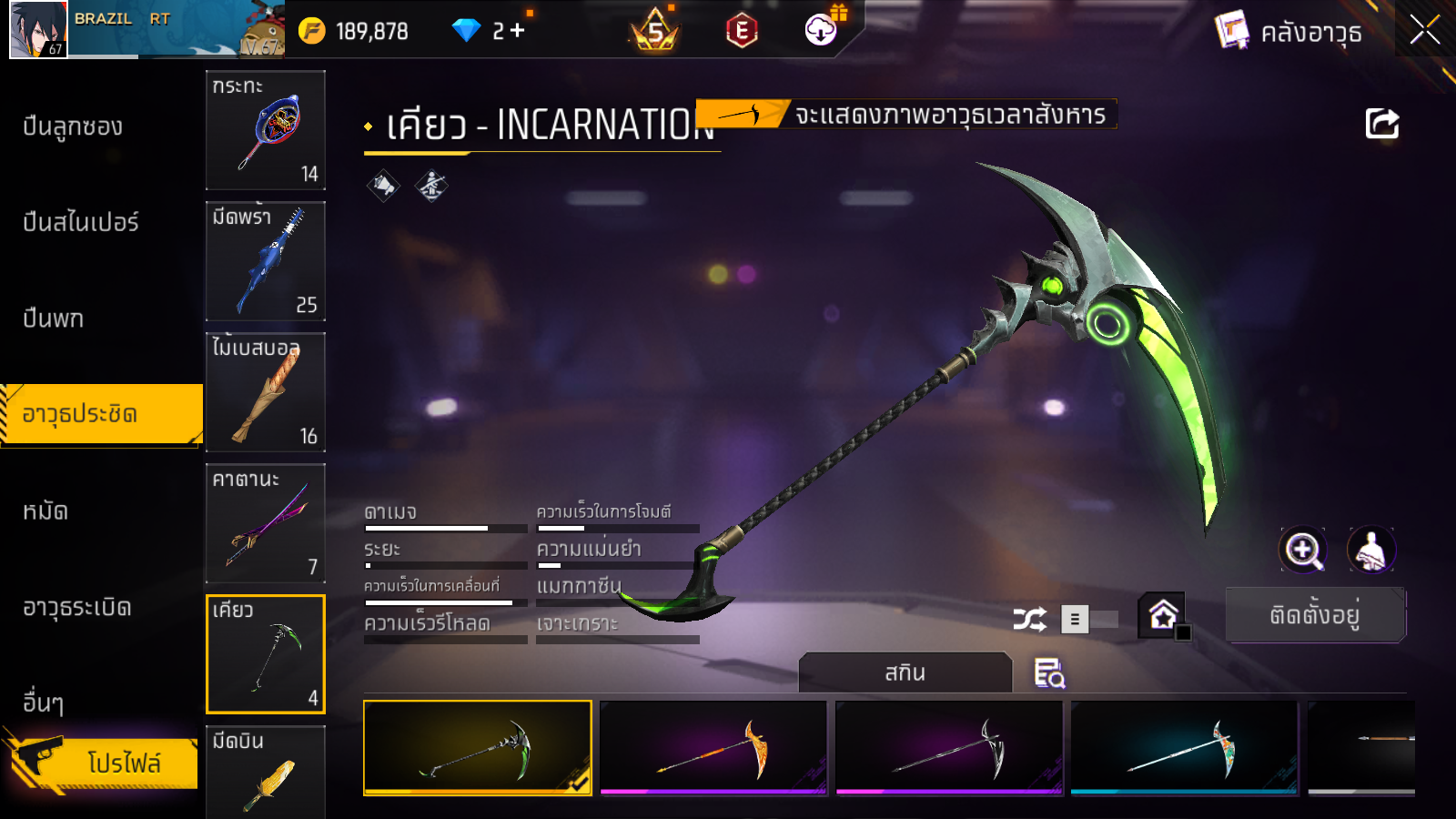Show the อาวุธระเบิด explosives category
This screenshot has width=1456, height=819.
coord(77,607)
